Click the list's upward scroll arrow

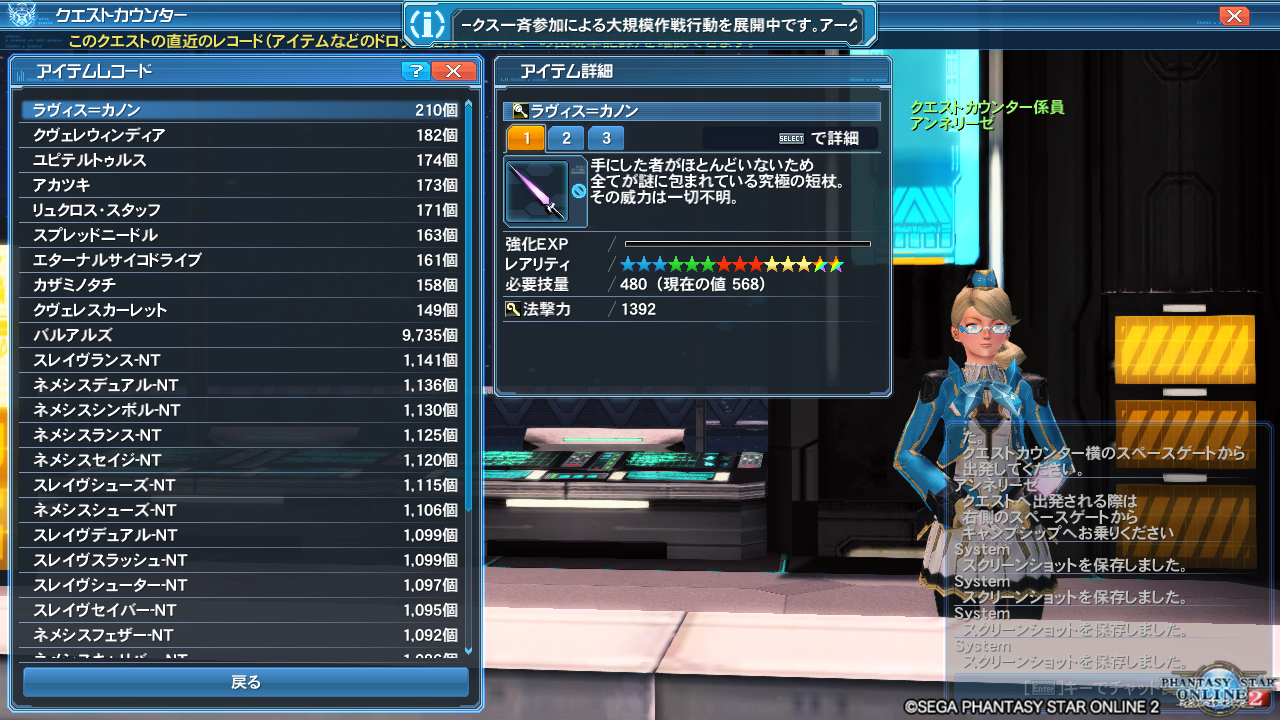(x=468, y=102)
